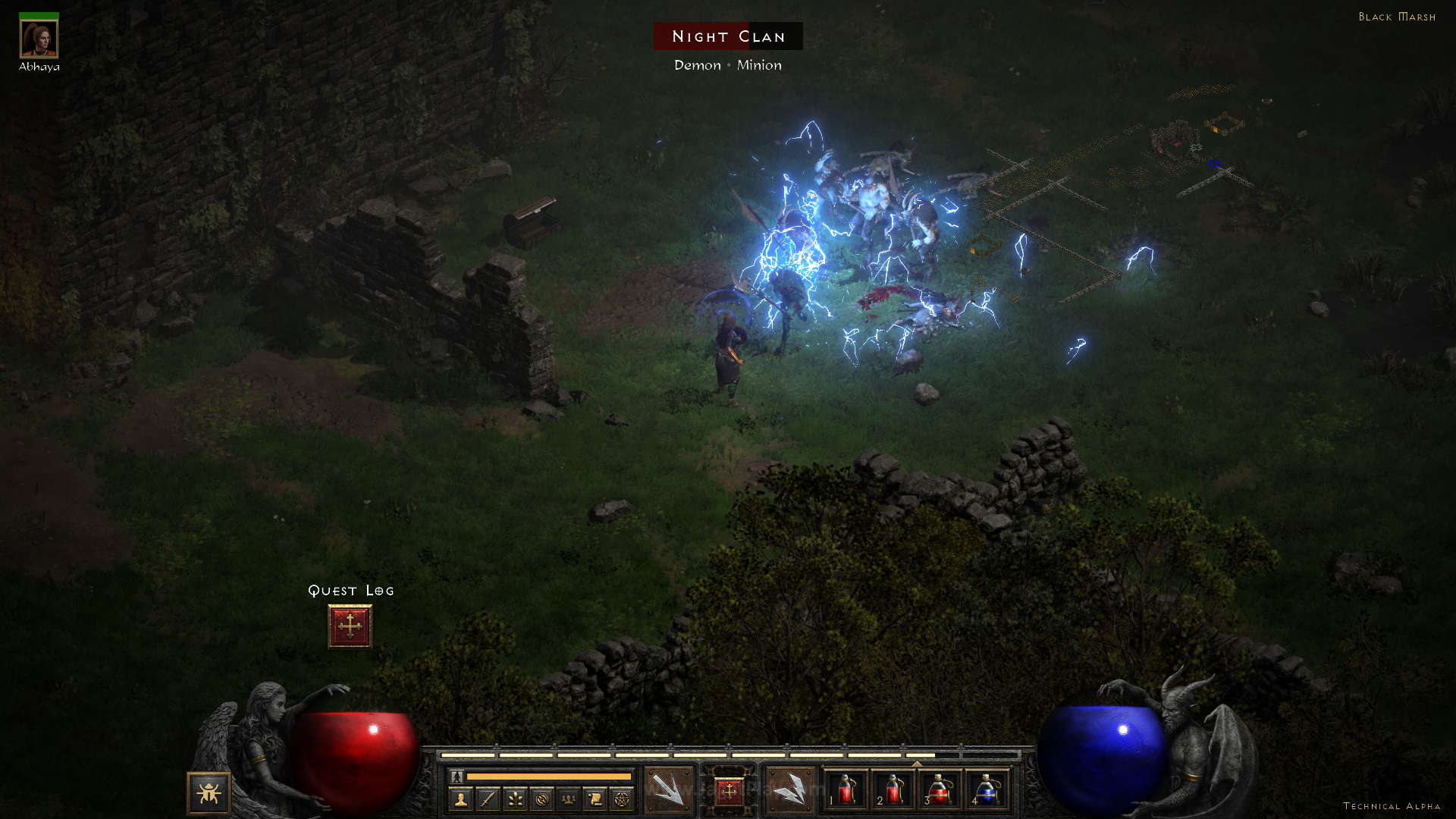Expand the belt with the small up arrow

(x=916, y=764)
